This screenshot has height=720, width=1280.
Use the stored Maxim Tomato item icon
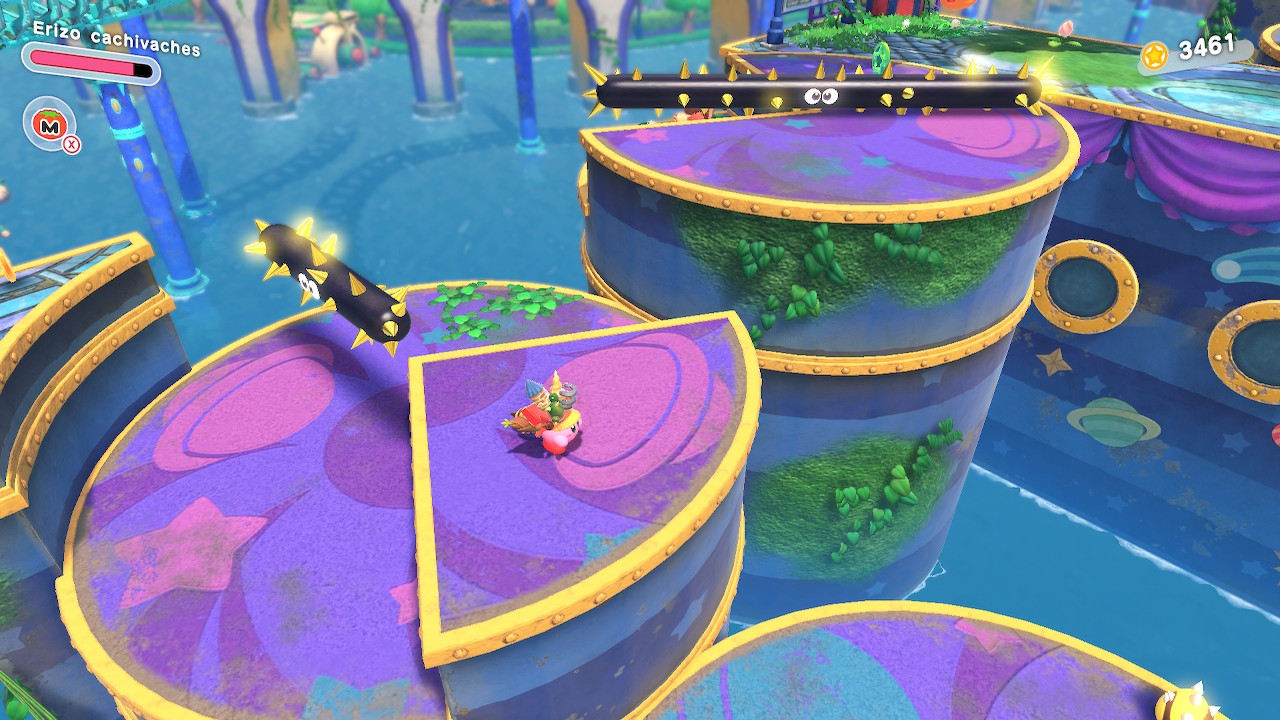48,125
